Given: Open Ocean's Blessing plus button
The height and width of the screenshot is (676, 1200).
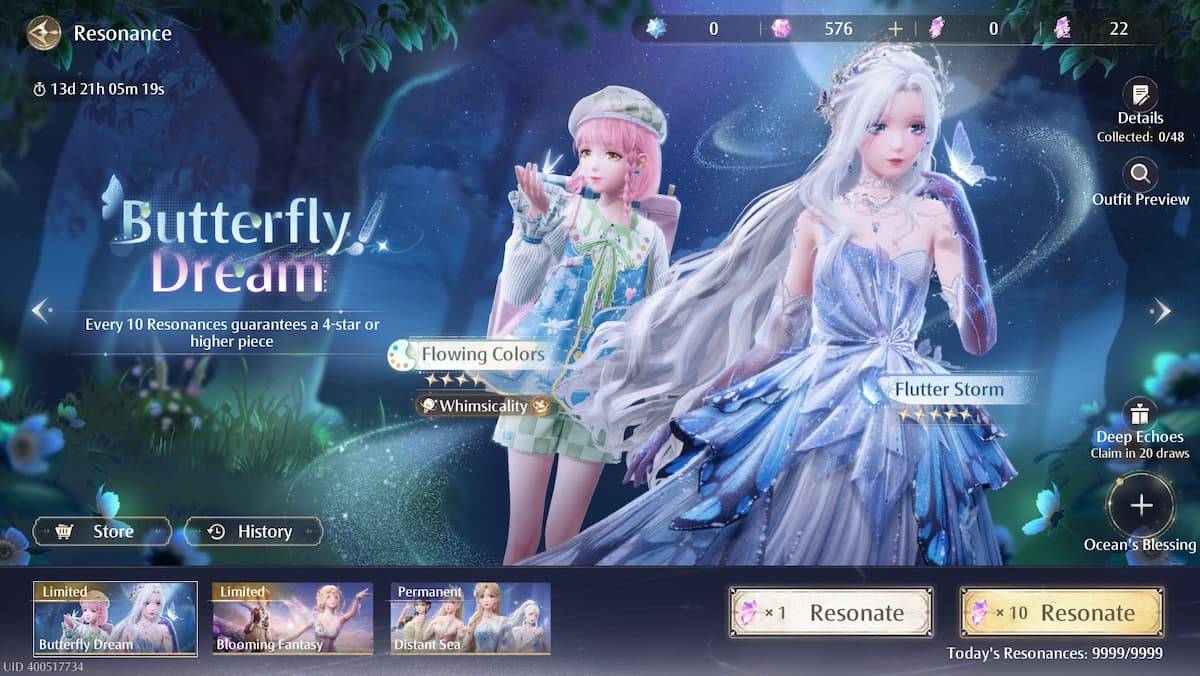Looking at the screenshot, I should [x=1141, y=506].
